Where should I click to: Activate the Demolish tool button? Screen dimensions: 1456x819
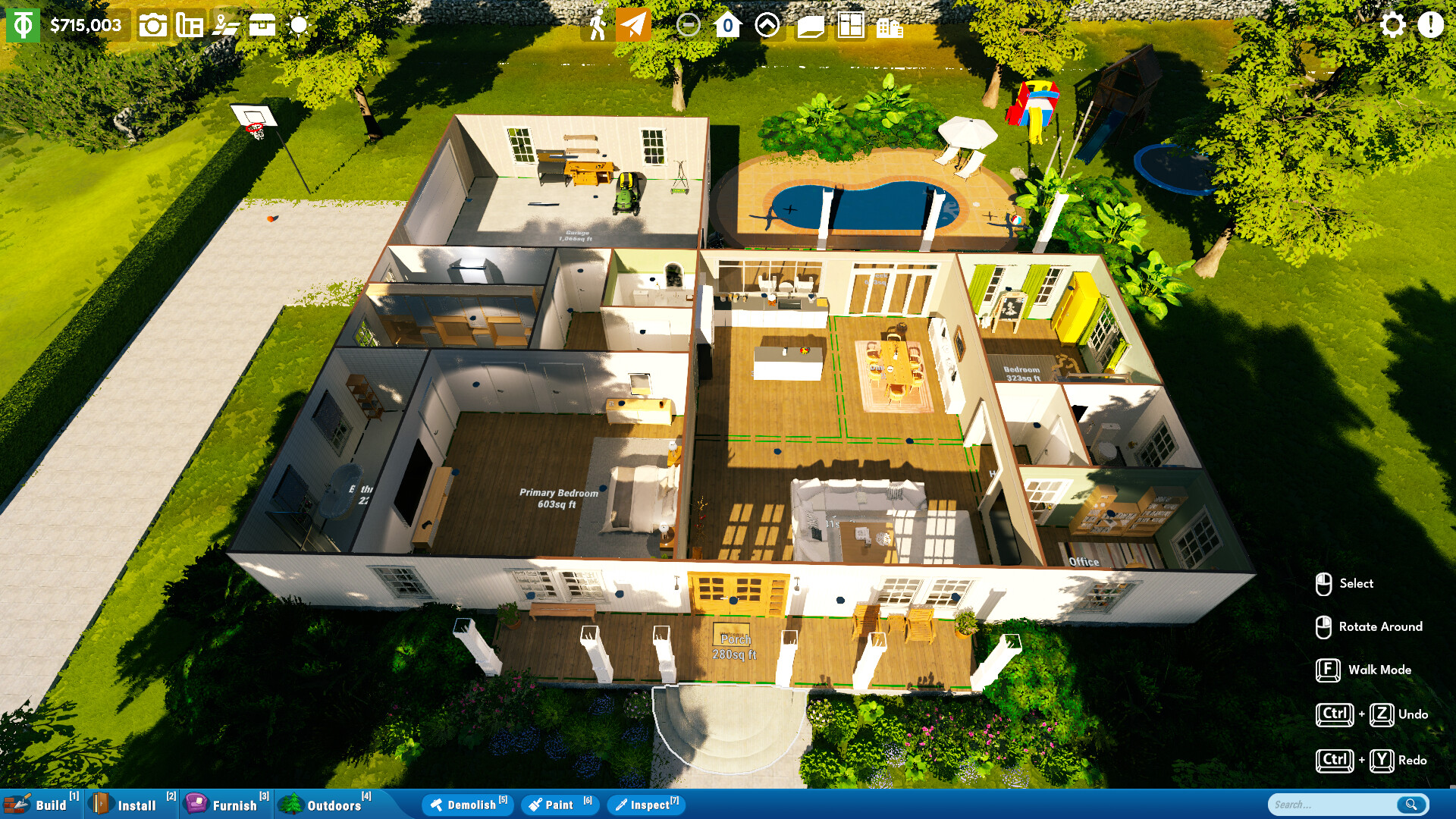(x=467, y=805)
